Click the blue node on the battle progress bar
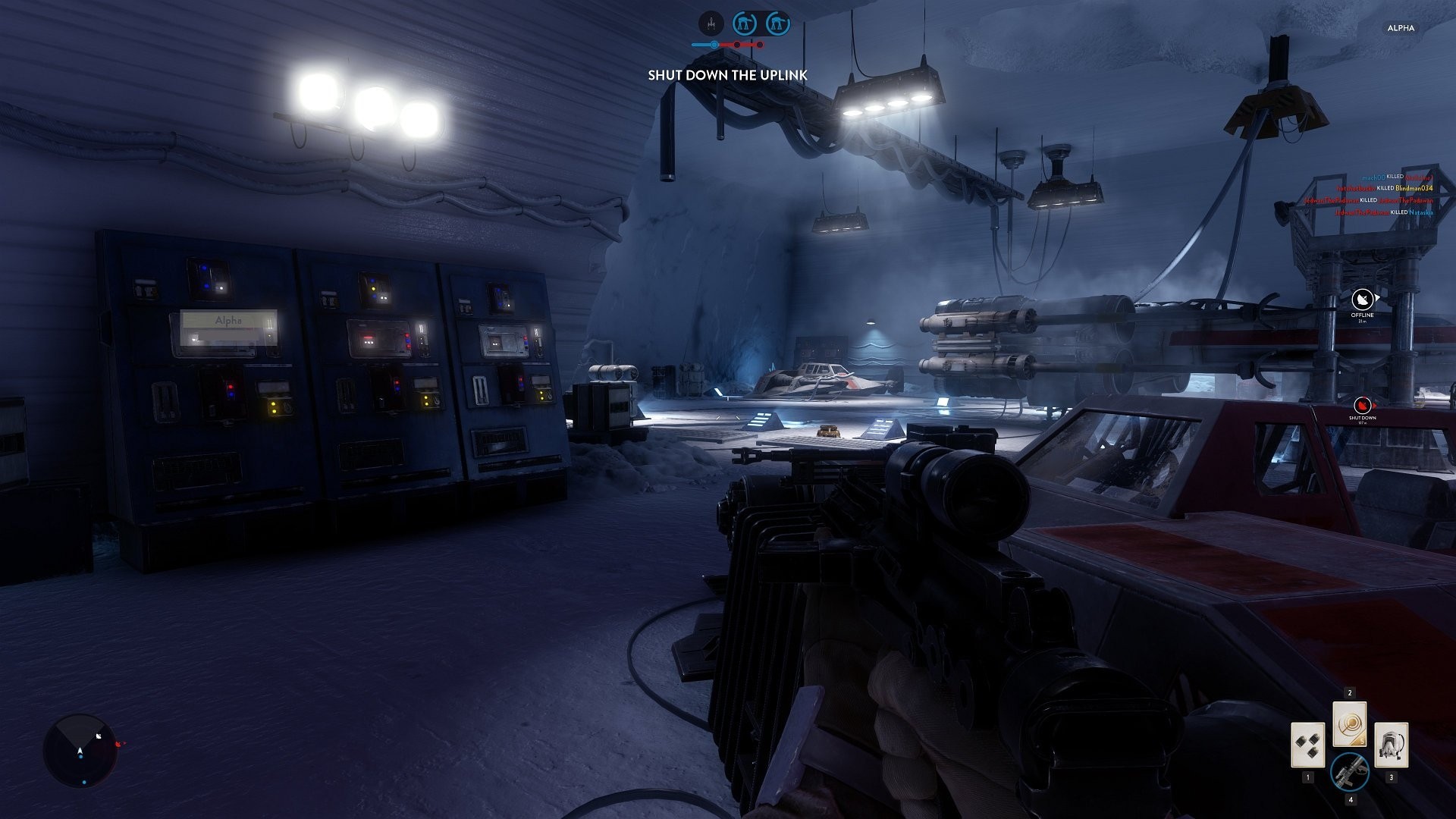Image resolution: width=1456 pixels, height=819 pixels. 714,44
